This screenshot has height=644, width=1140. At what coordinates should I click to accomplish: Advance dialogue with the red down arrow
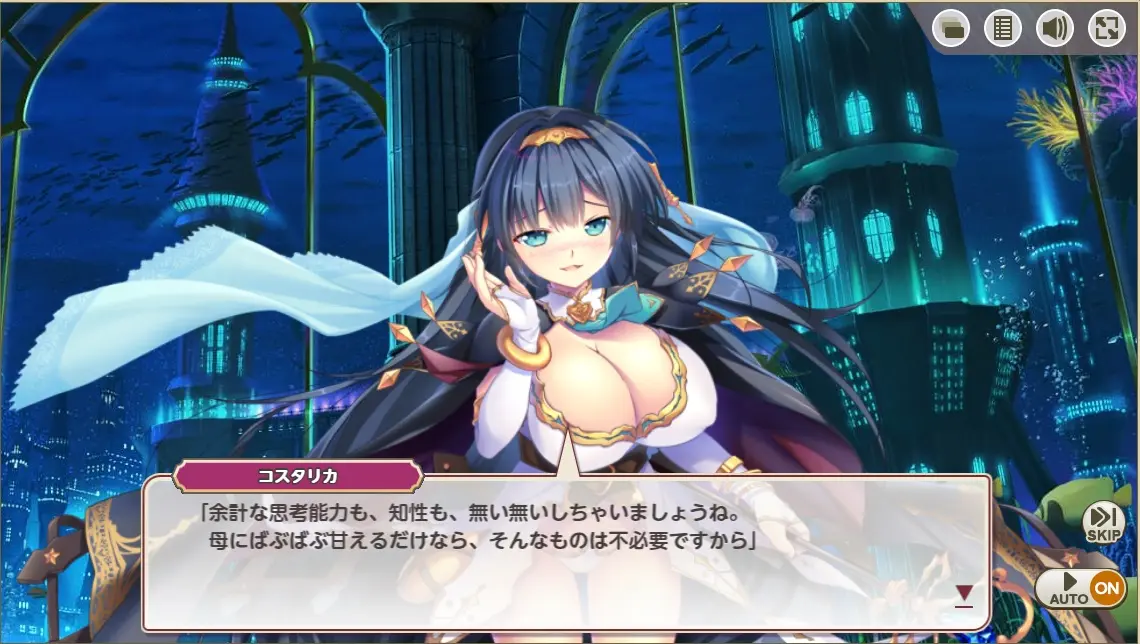click(x=963, y=595)
